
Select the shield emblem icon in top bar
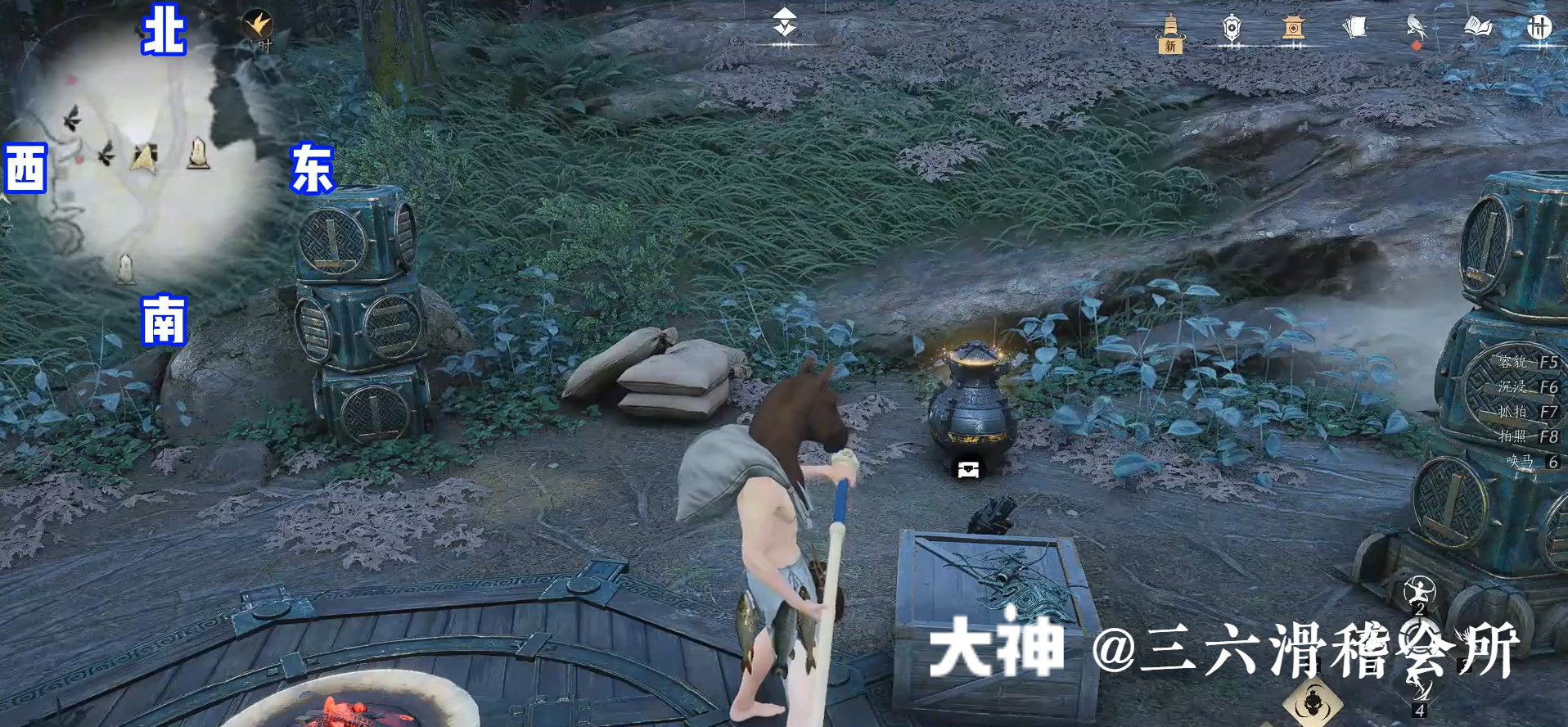[1232, 27]
